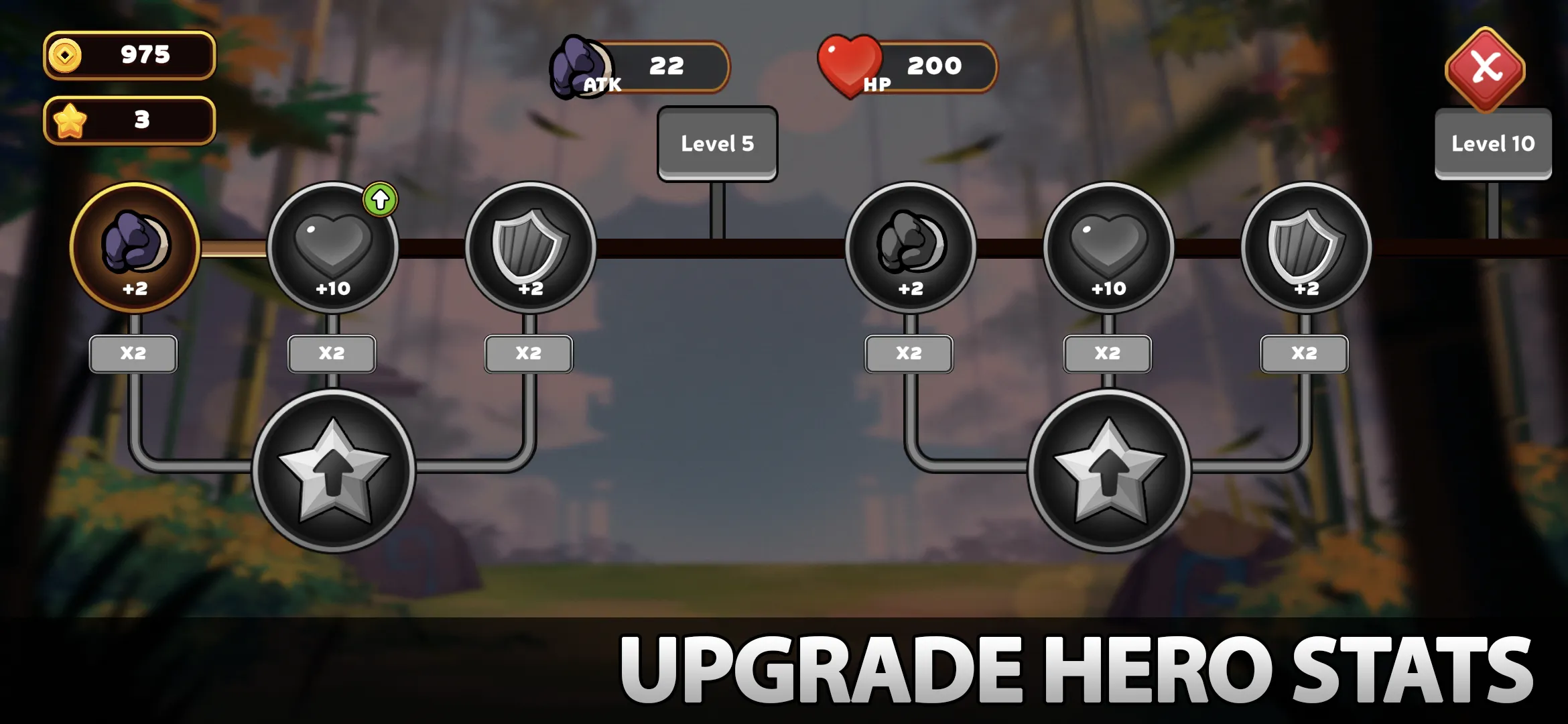Enable the X2 under the rightmost shield

(1303, 353)
